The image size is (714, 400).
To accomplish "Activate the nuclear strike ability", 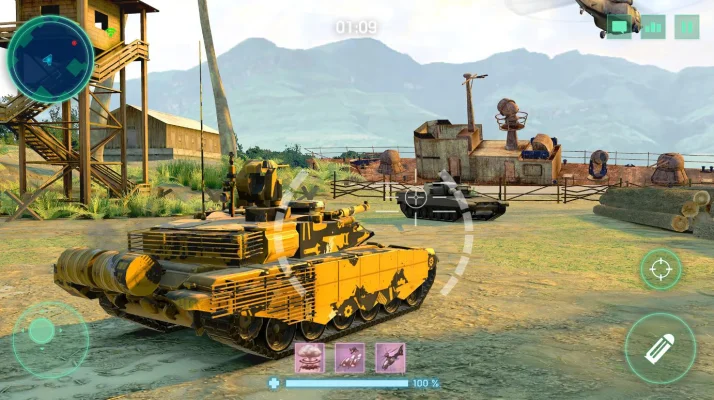I will point(309,357).
